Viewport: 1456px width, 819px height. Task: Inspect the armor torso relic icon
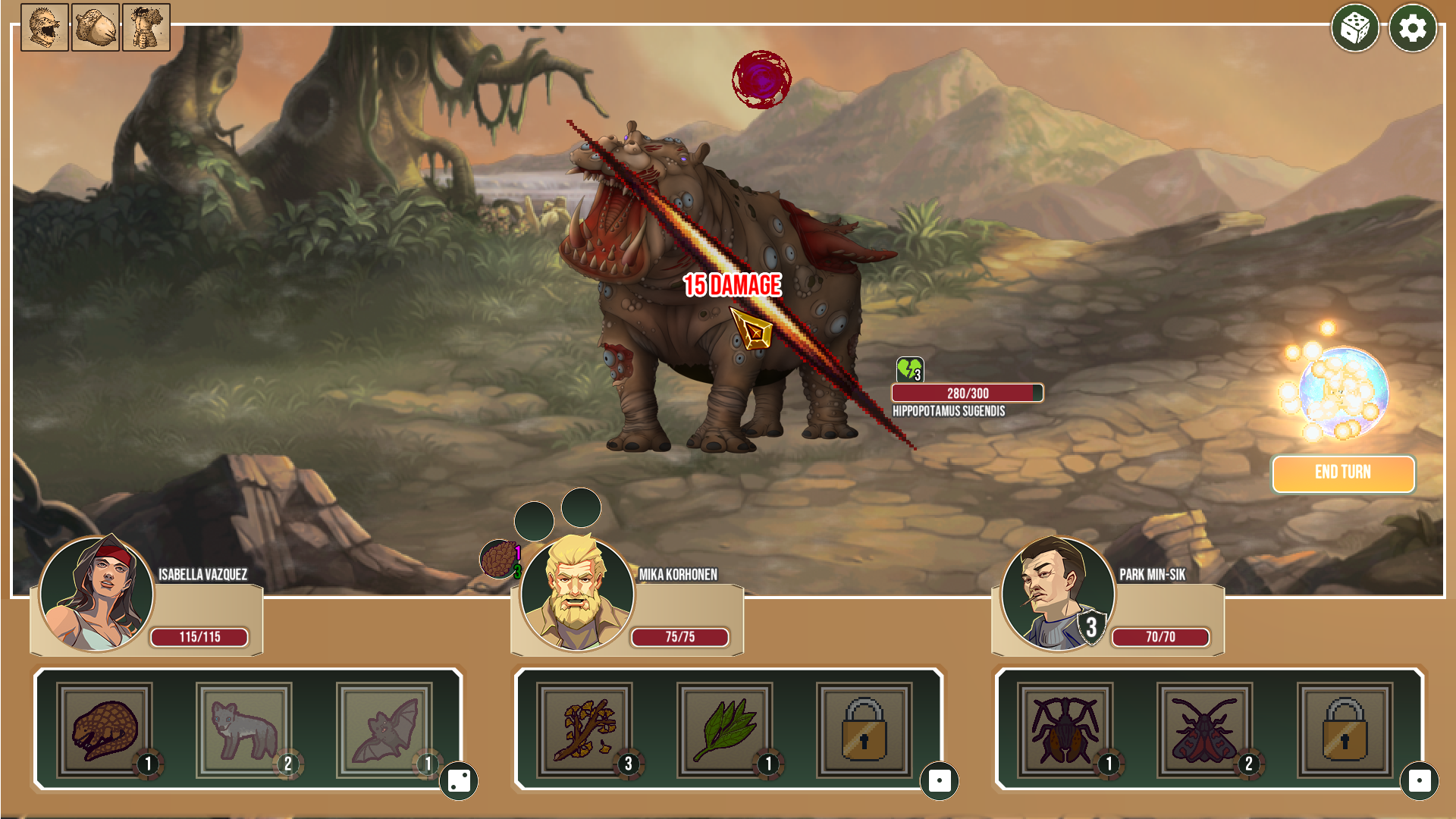[146, 27]
